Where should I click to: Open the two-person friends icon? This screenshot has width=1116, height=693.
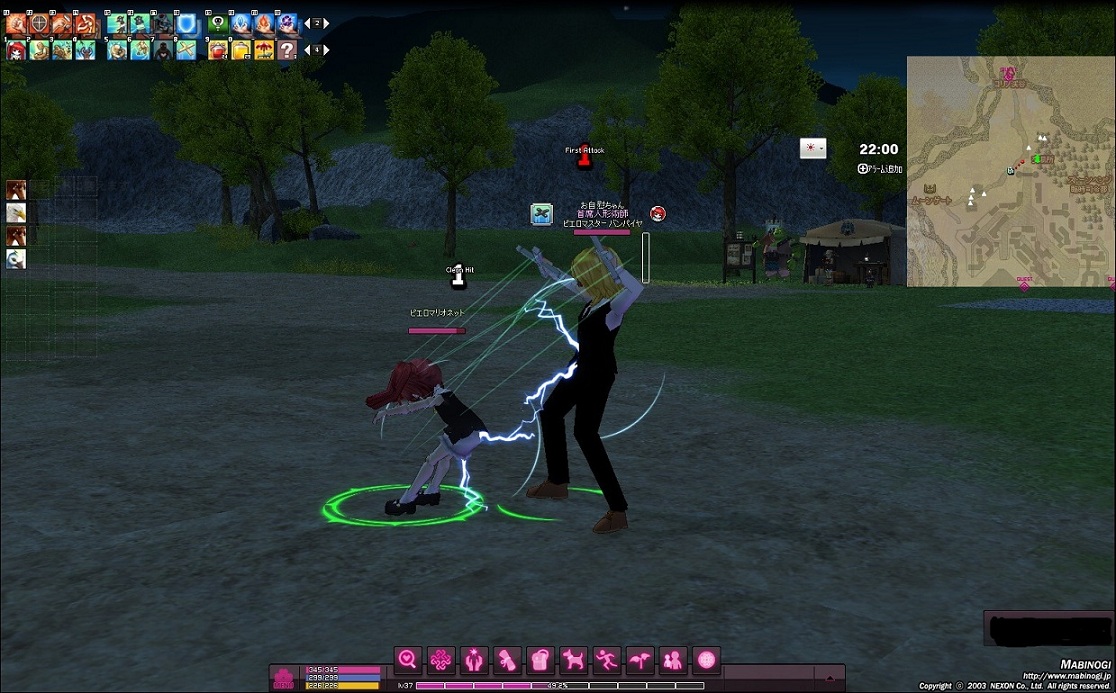point(673,660)
